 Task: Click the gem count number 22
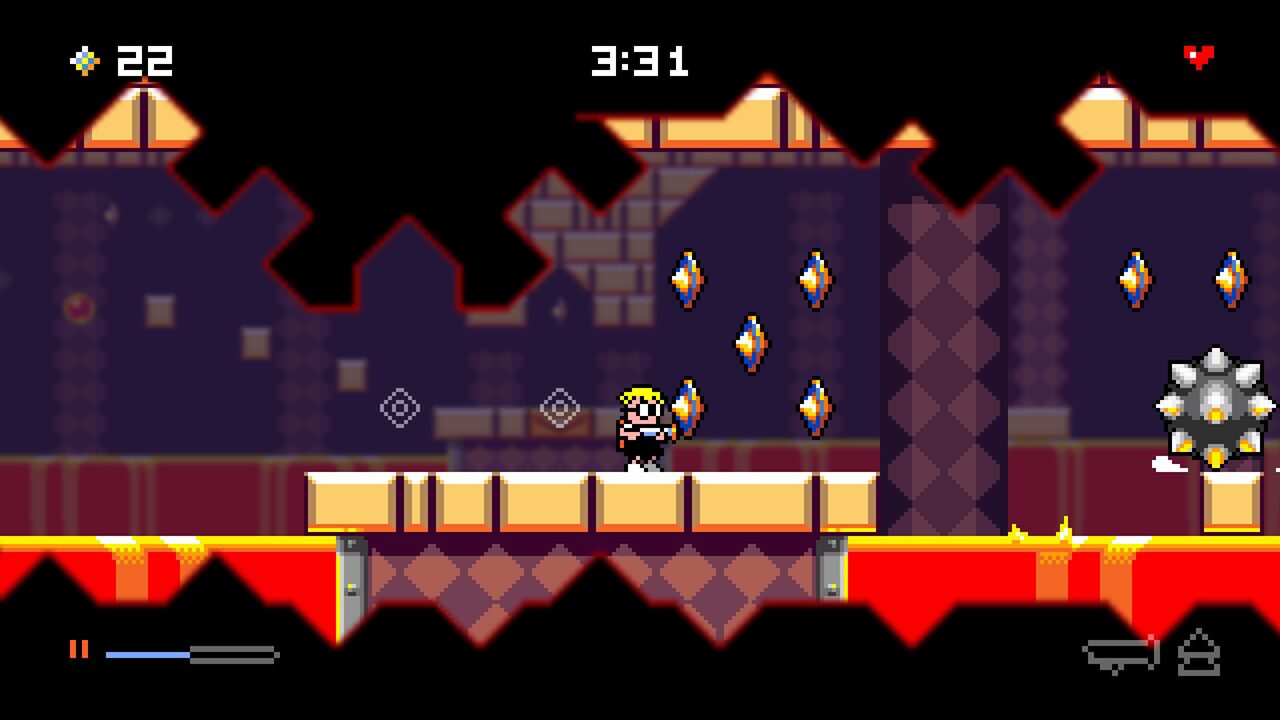click(143, 62)
